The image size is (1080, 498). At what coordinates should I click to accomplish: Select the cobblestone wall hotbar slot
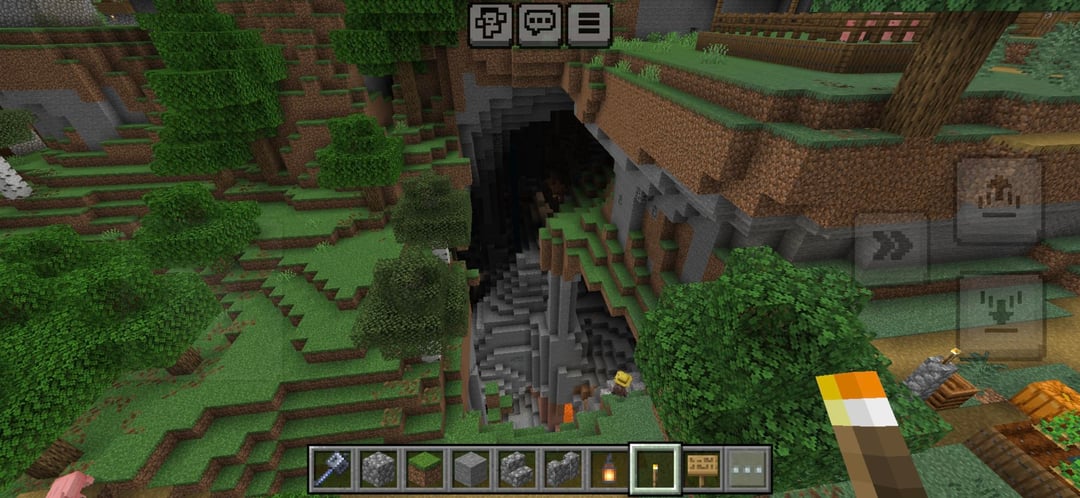(x=560, y=468)
